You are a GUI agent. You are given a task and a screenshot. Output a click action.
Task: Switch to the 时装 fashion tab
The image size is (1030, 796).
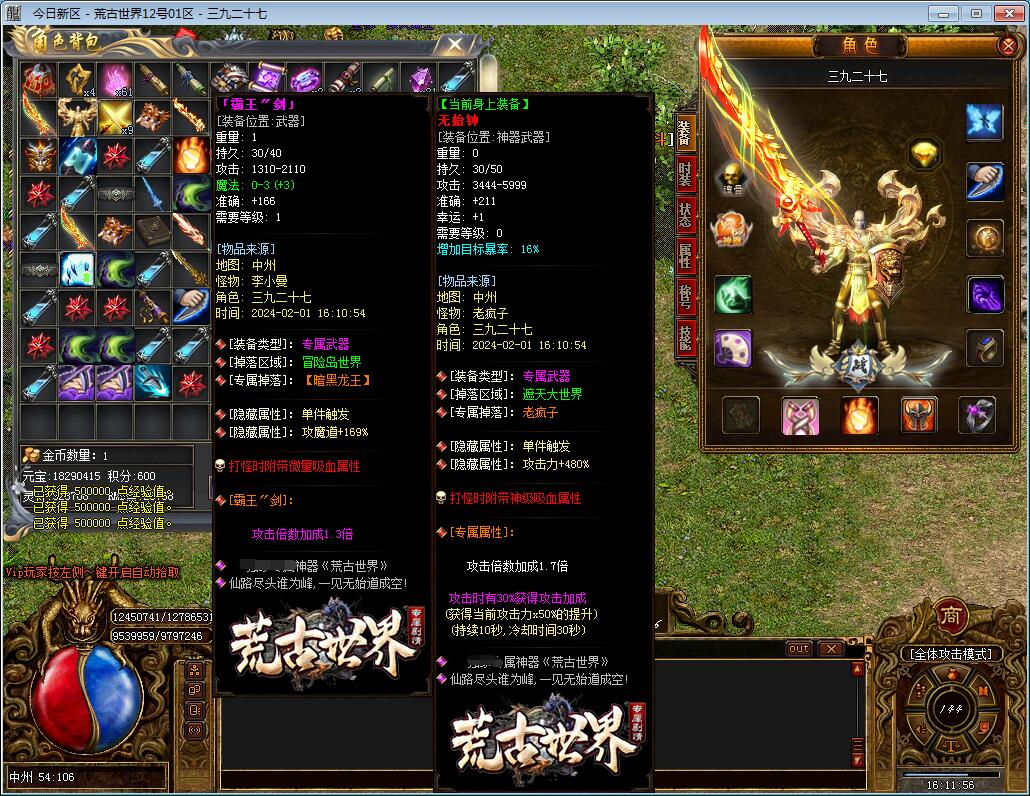coord(685,174)
